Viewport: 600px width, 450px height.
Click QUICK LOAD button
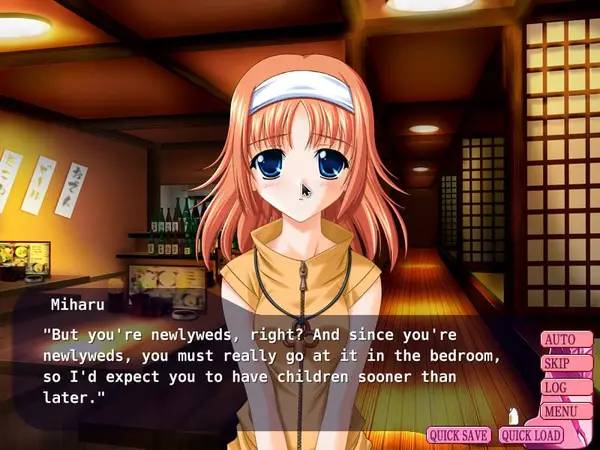(x=531, y=435)
